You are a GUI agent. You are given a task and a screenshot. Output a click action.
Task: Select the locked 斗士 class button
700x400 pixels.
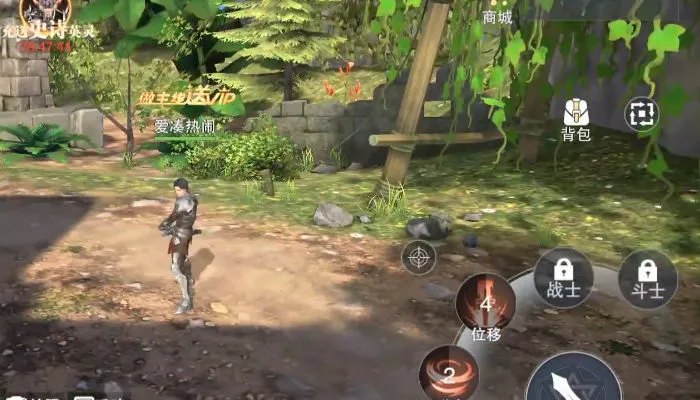[x=648, y=277]
